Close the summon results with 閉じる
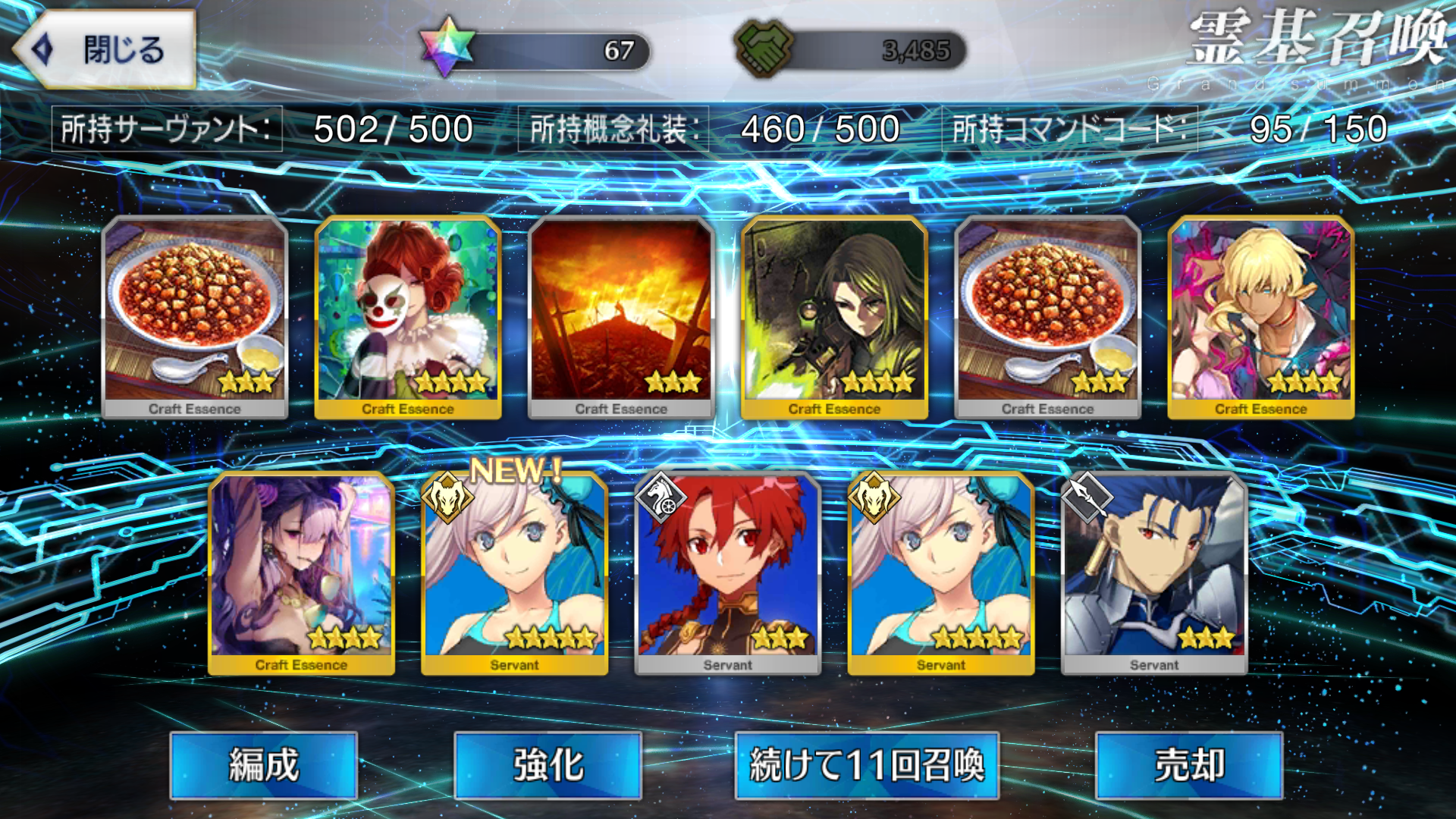 click(106, 50)
